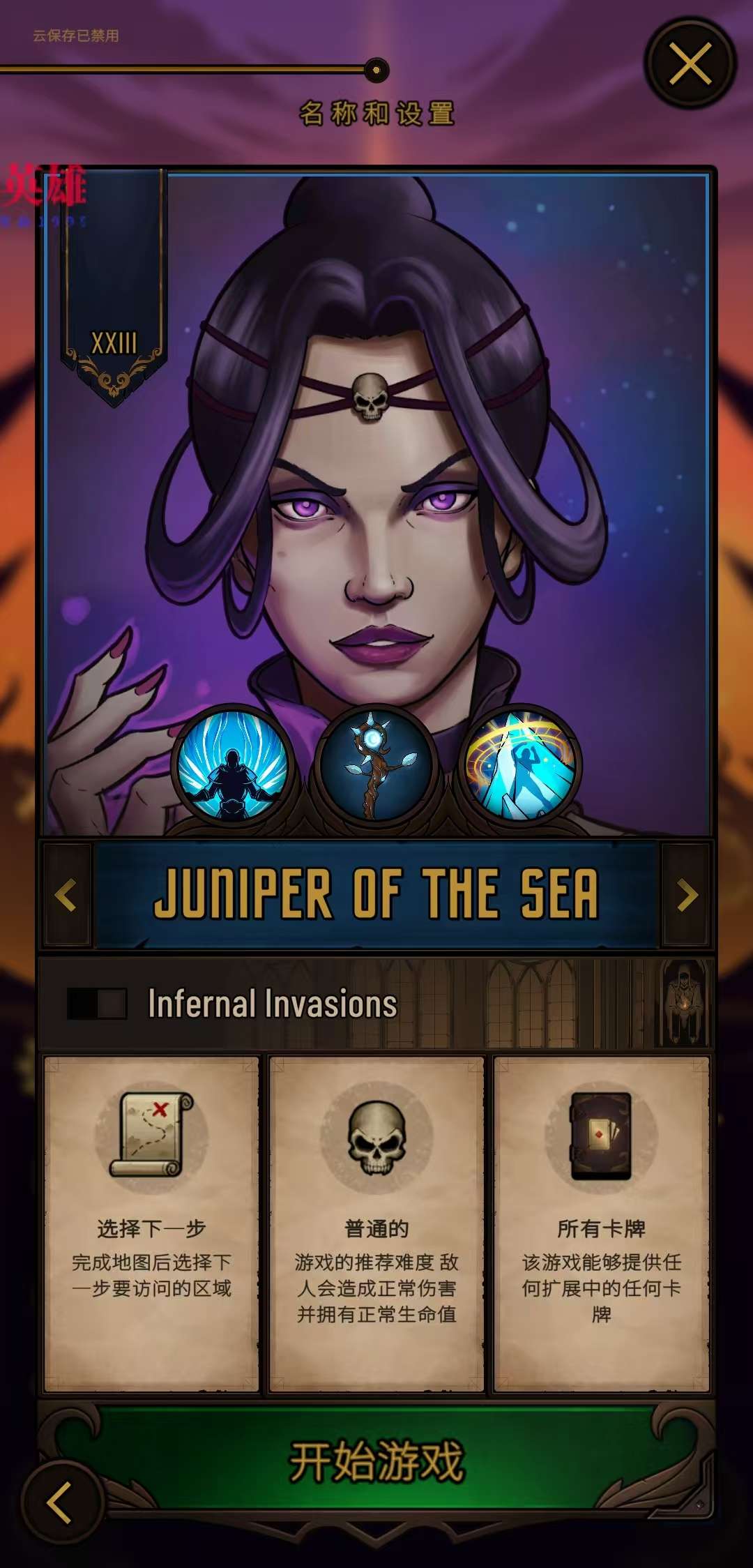Switch to the previous hero with left arrow

(x=66, y=895)
